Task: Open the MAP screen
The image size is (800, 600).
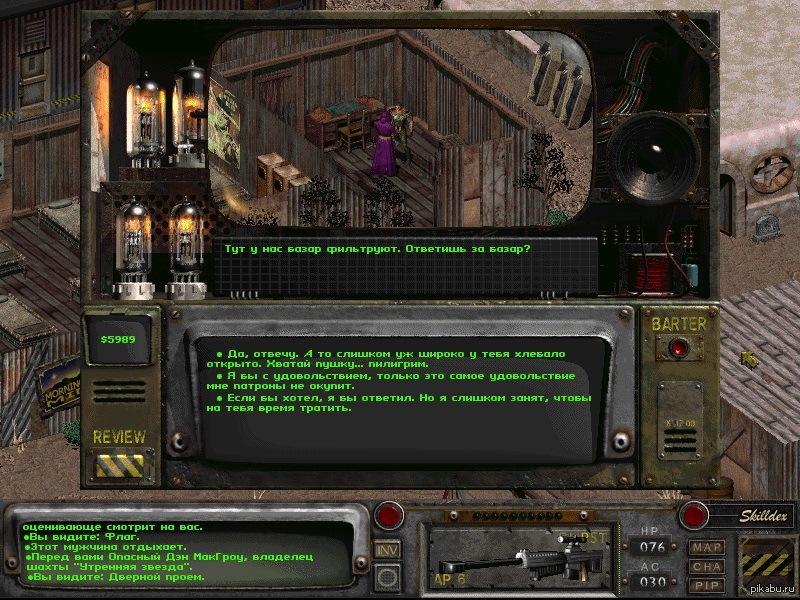Action: (706, 548)
